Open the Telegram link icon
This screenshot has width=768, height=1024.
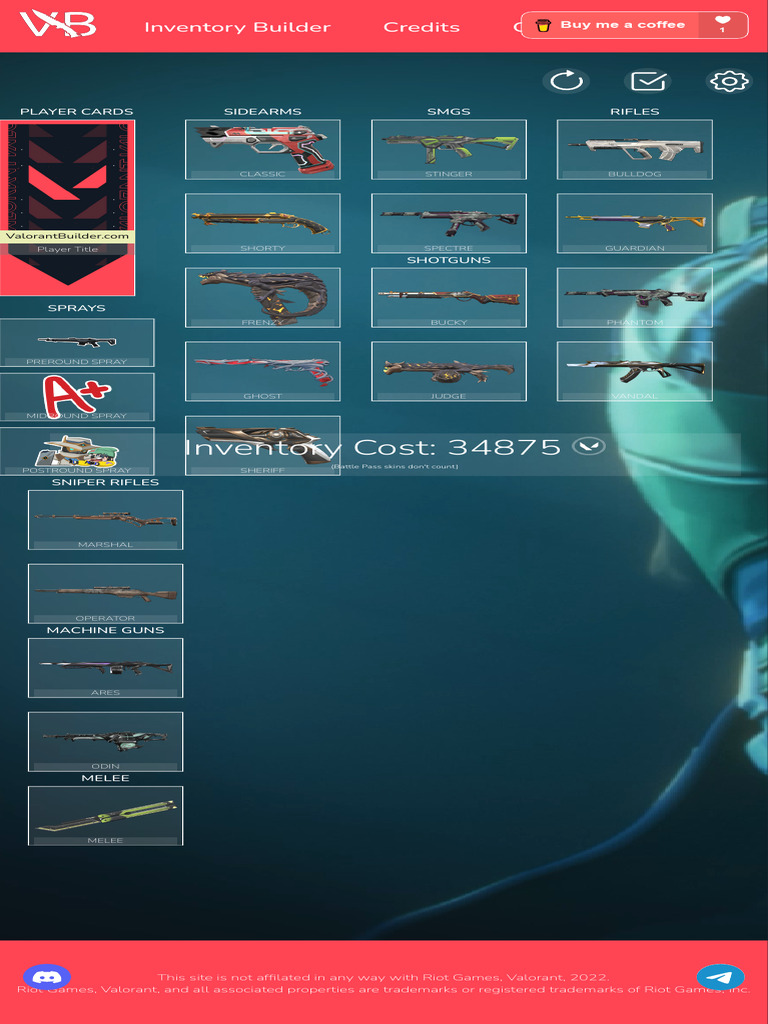coord(720,977)
